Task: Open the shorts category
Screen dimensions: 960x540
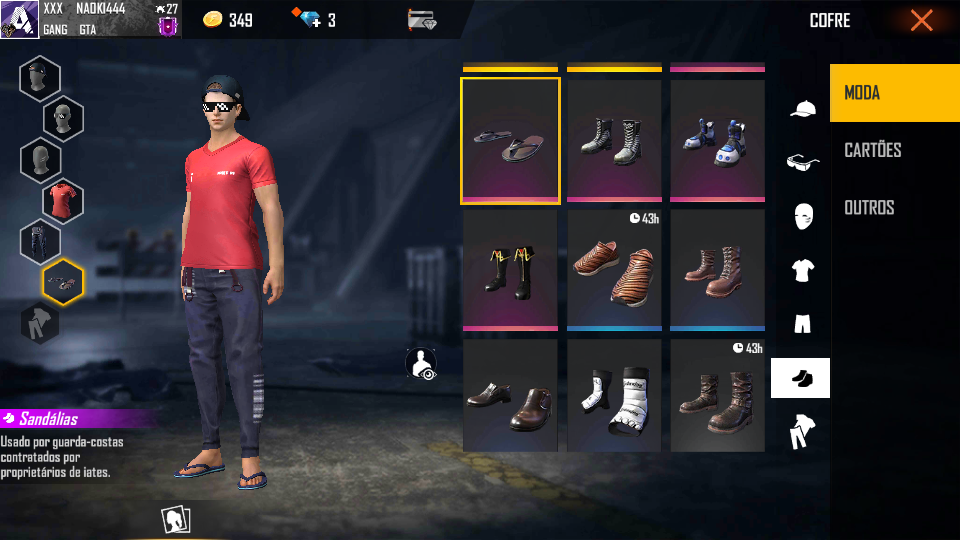Action: click(x=802, y=324)
